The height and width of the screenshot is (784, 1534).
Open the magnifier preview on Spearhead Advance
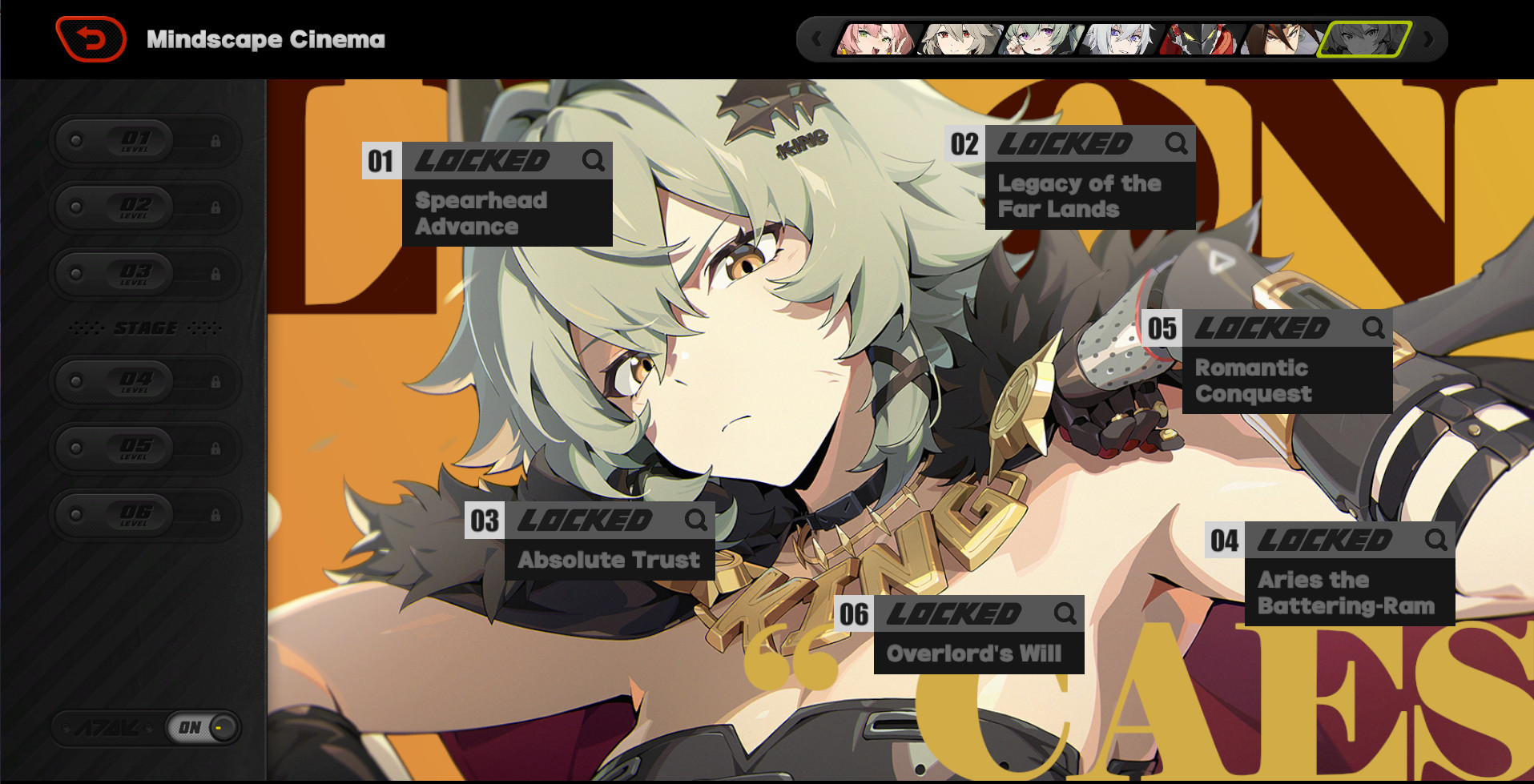click(594, 161)
